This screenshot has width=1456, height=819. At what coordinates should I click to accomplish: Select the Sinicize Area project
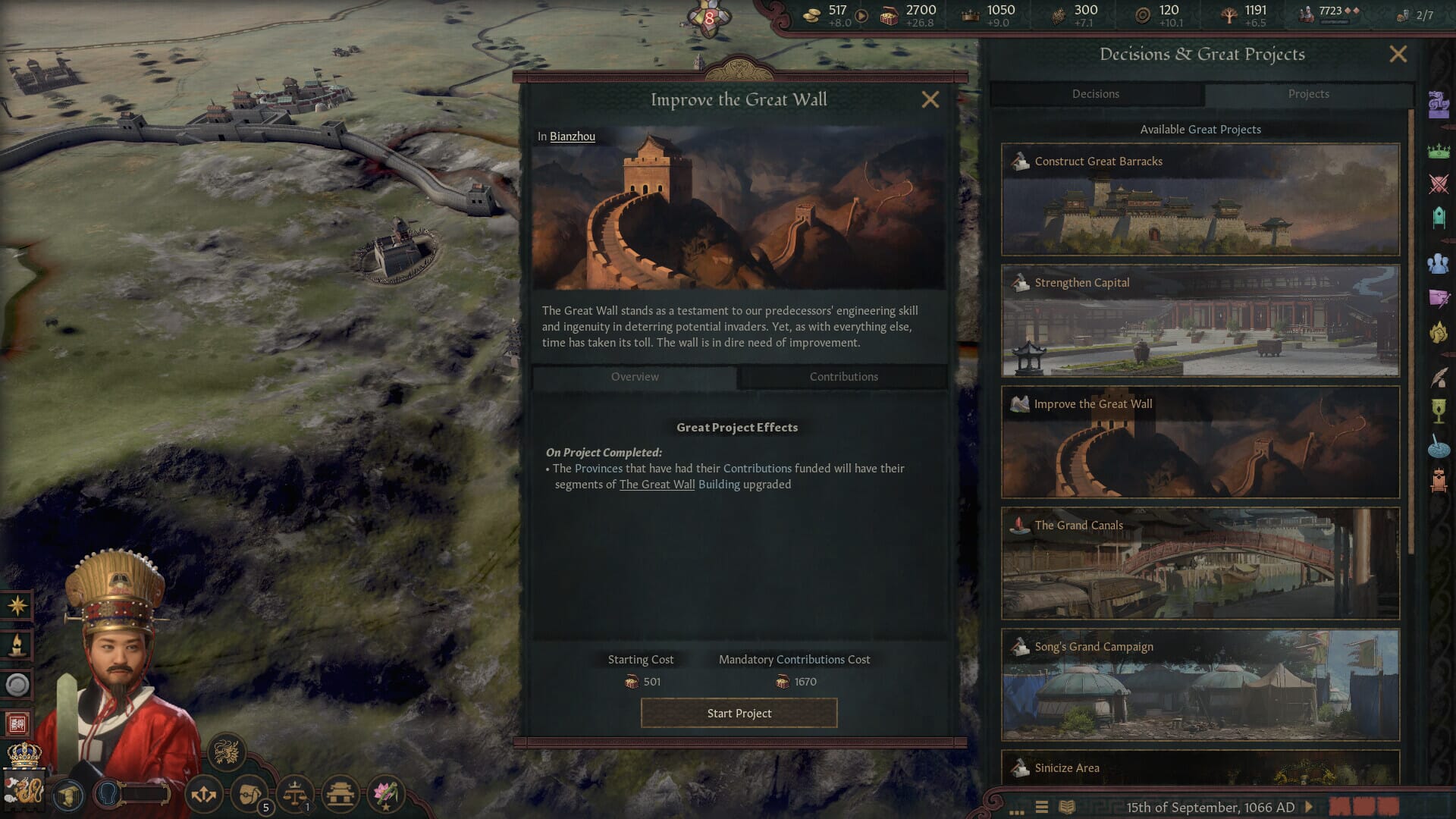pos(1200,767)
